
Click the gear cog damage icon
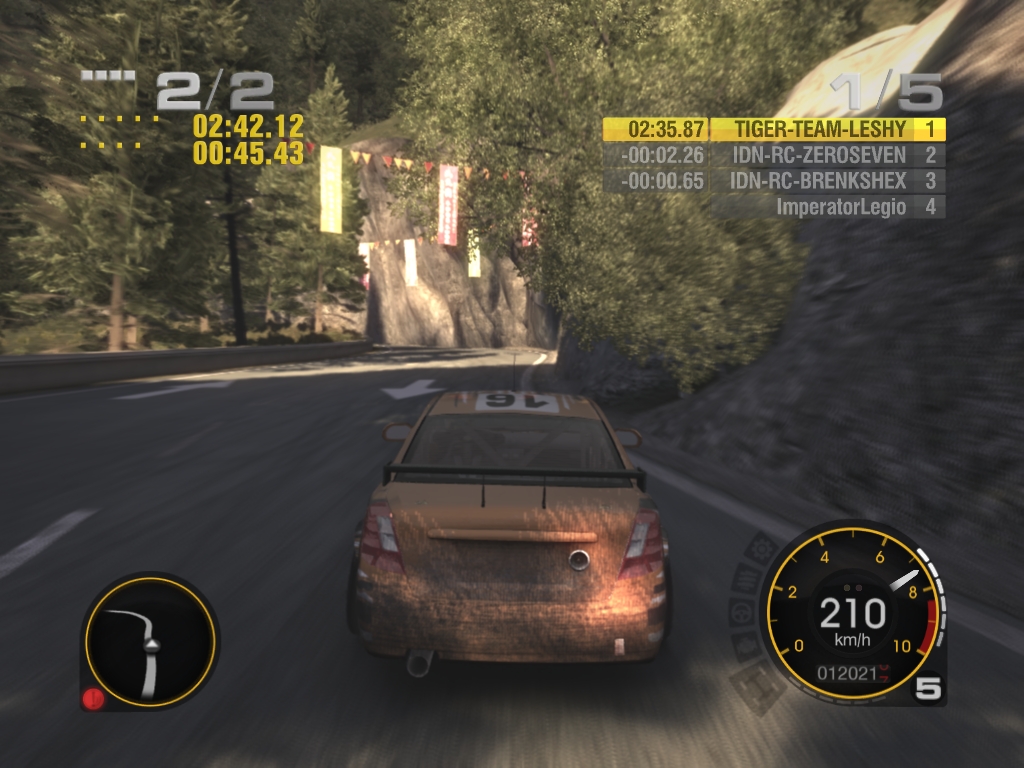[763, 549]
